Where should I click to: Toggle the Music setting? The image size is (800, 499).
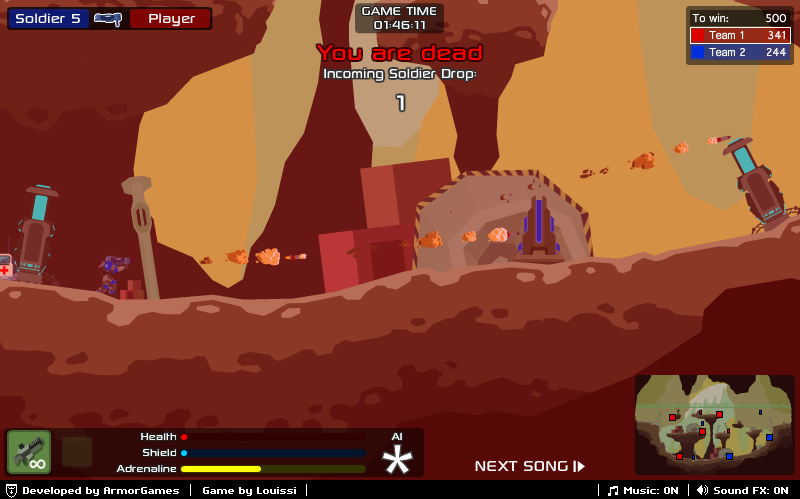[x=644, y=490]
